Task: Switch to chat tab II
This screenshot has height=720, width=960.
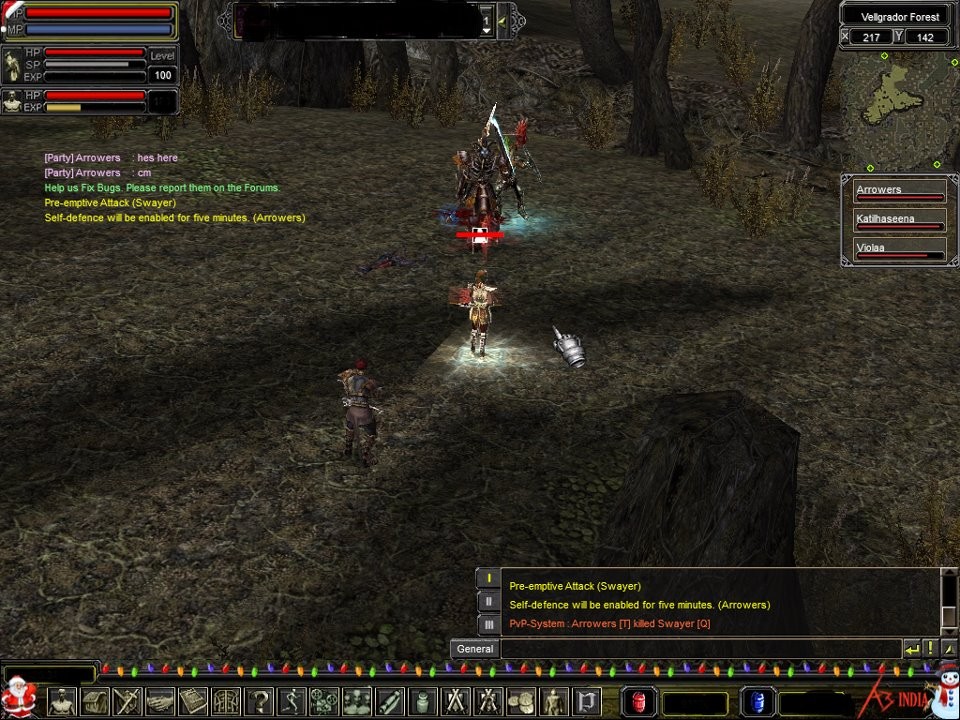Action: 488,601
